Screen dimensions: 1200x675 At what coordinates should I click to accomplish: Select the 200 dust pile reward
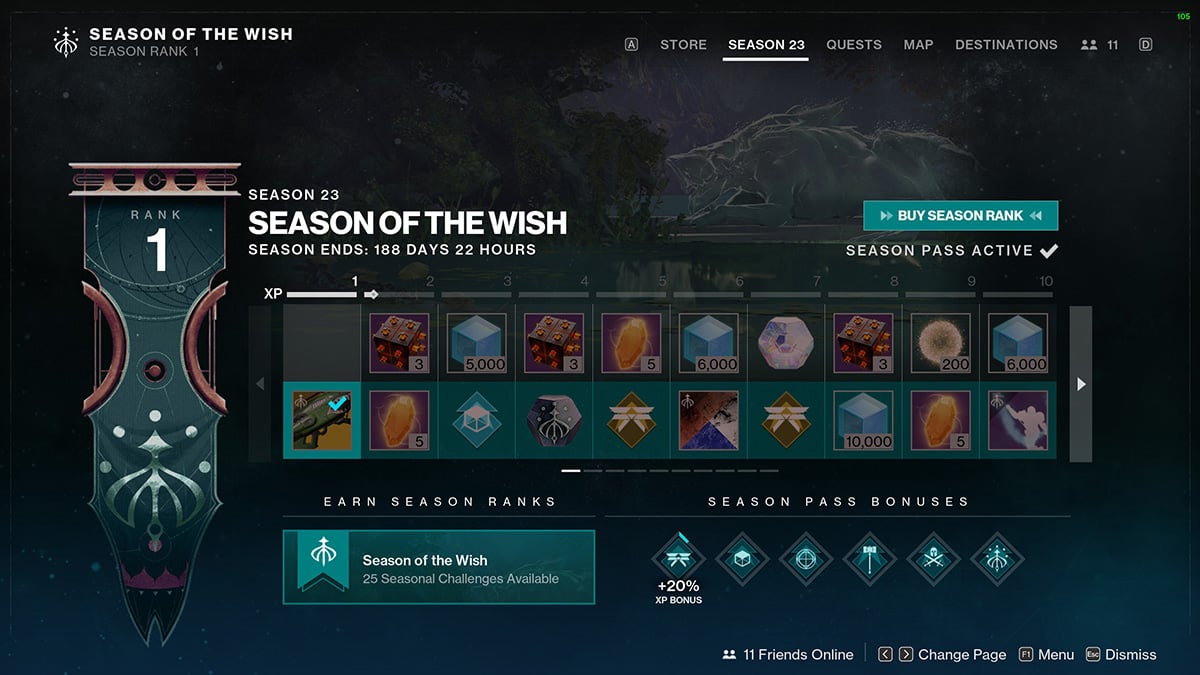(x=941, y=343)
